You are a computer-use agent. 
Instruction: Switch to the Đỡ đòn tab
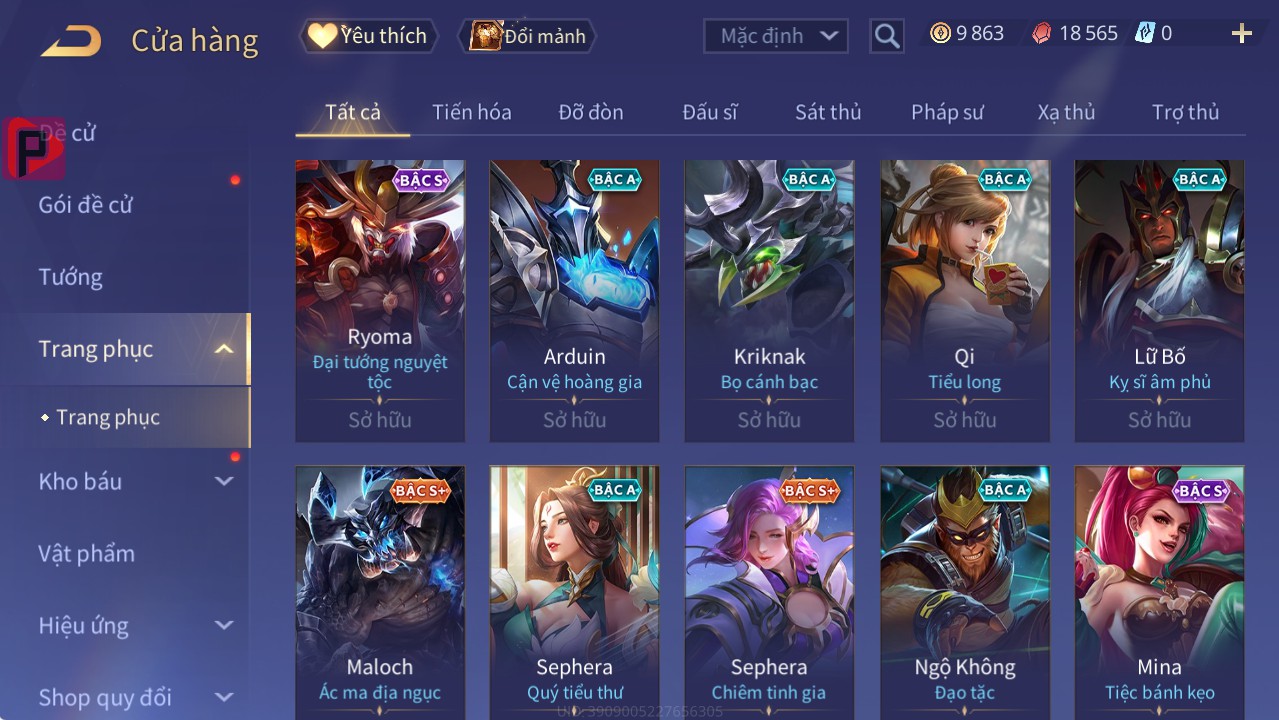point(591,112)
